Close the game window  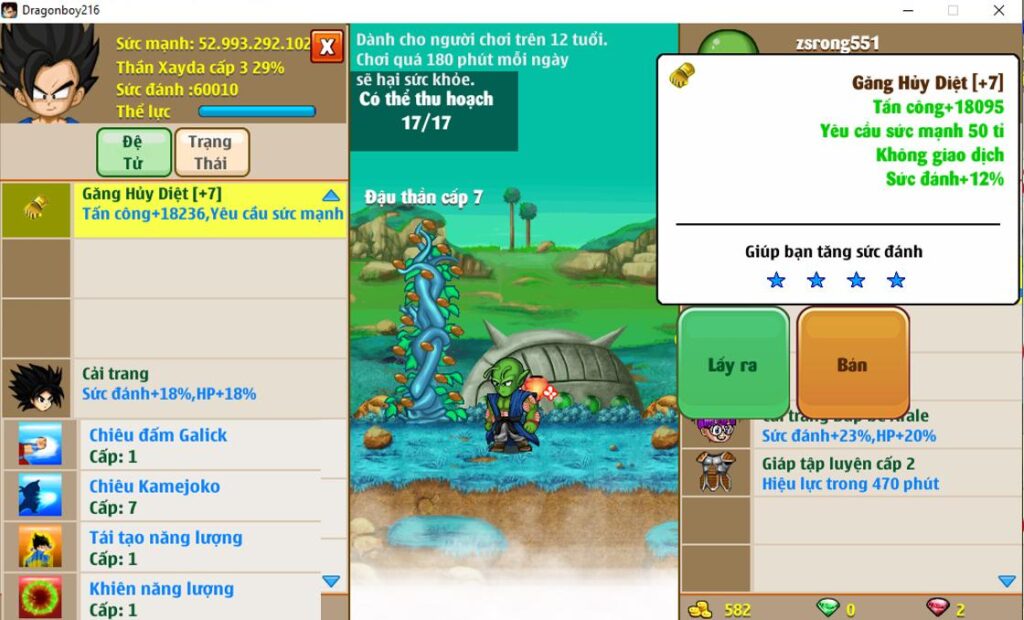pyautogui.click(x=999, y=10)
